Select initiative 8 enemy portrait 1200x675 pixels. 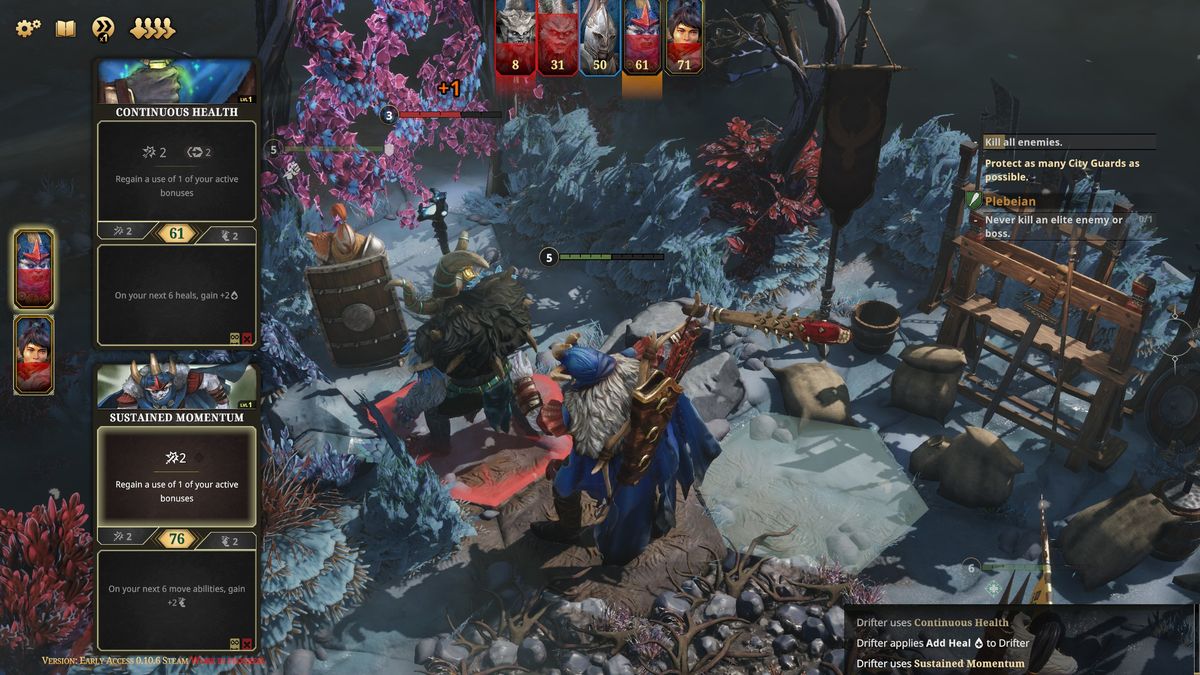click(x=516, y=36)
